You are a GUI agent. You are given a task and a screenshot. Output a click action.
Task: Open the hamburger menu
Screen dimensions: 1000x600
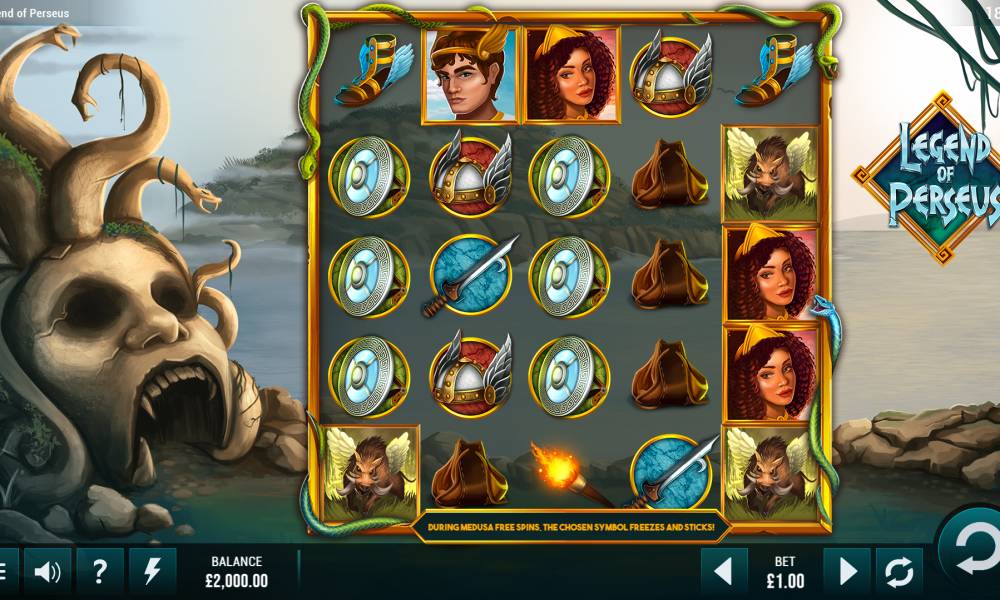(x=5, y=571)
